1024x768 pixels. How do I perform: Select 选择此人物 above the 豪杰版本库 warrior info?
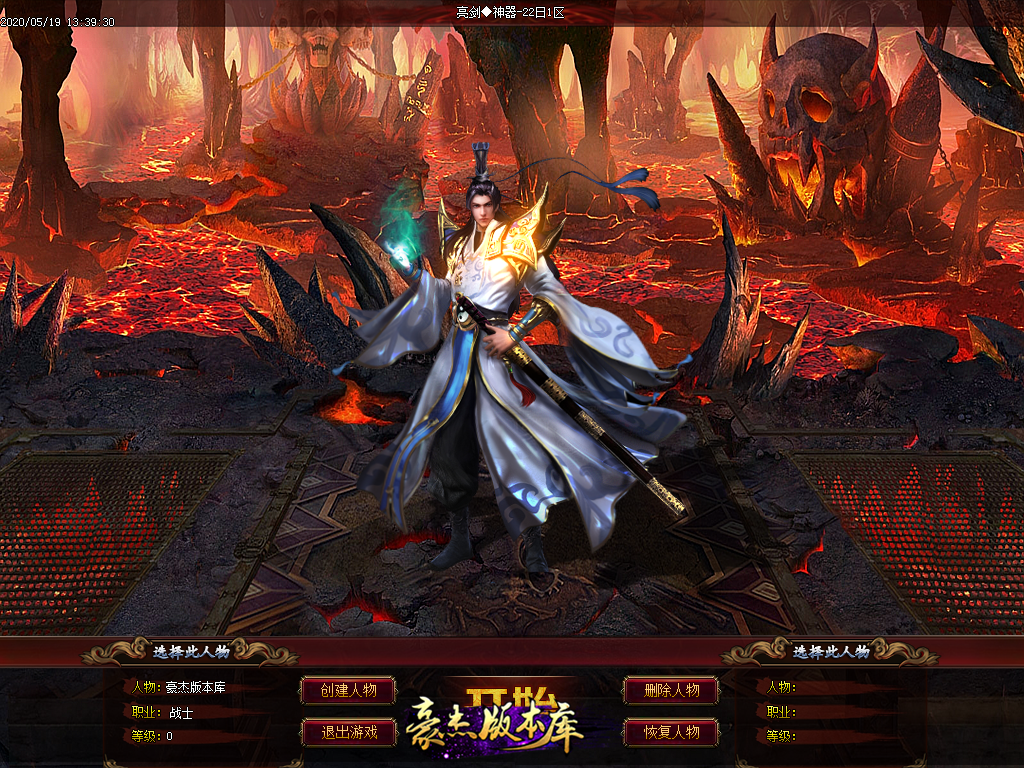click(191, 651)
